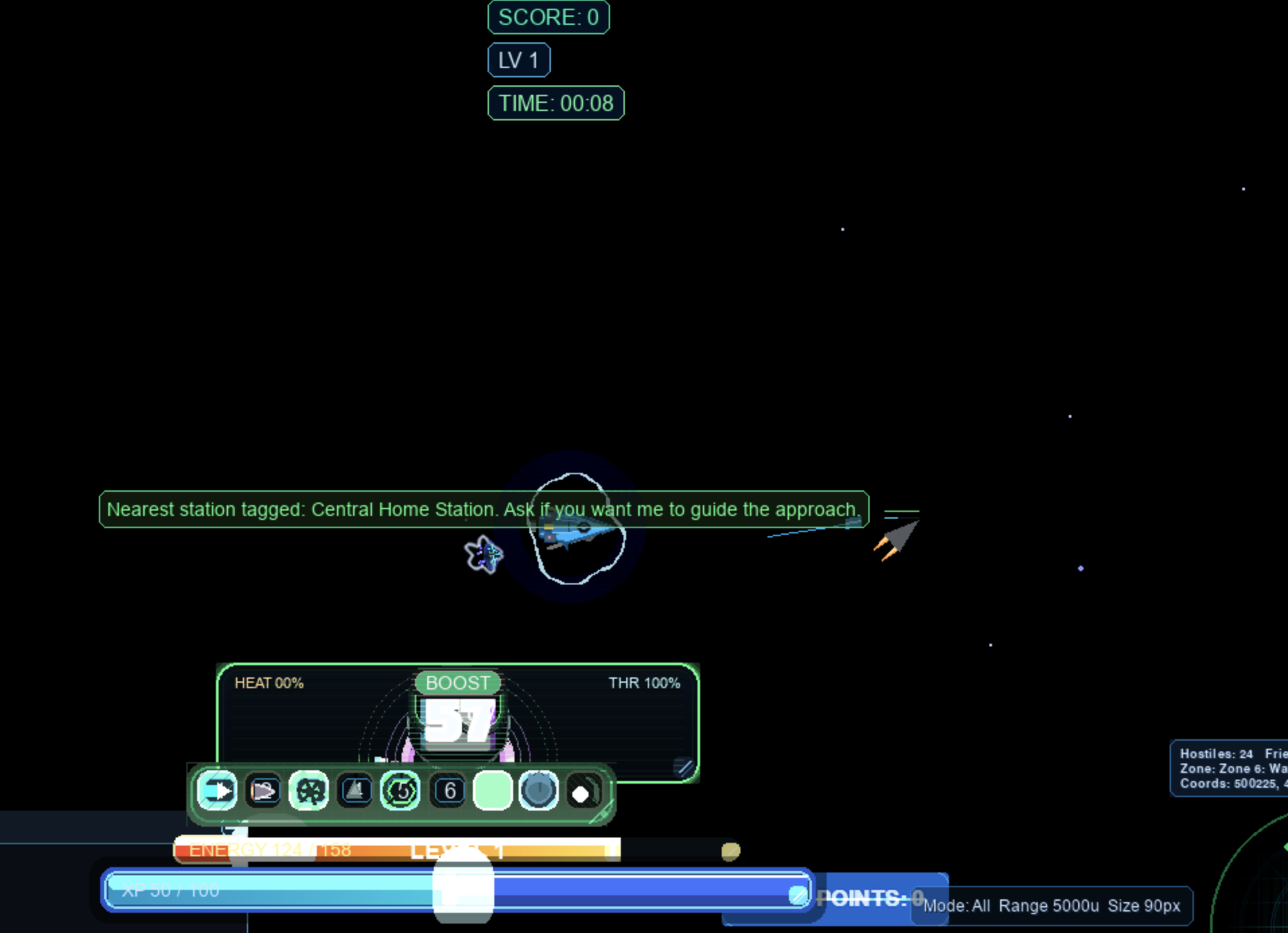Screen dimensions: 1288x933
Task: Select the missile launcher icon in slot 2
Action: (262, 790)
